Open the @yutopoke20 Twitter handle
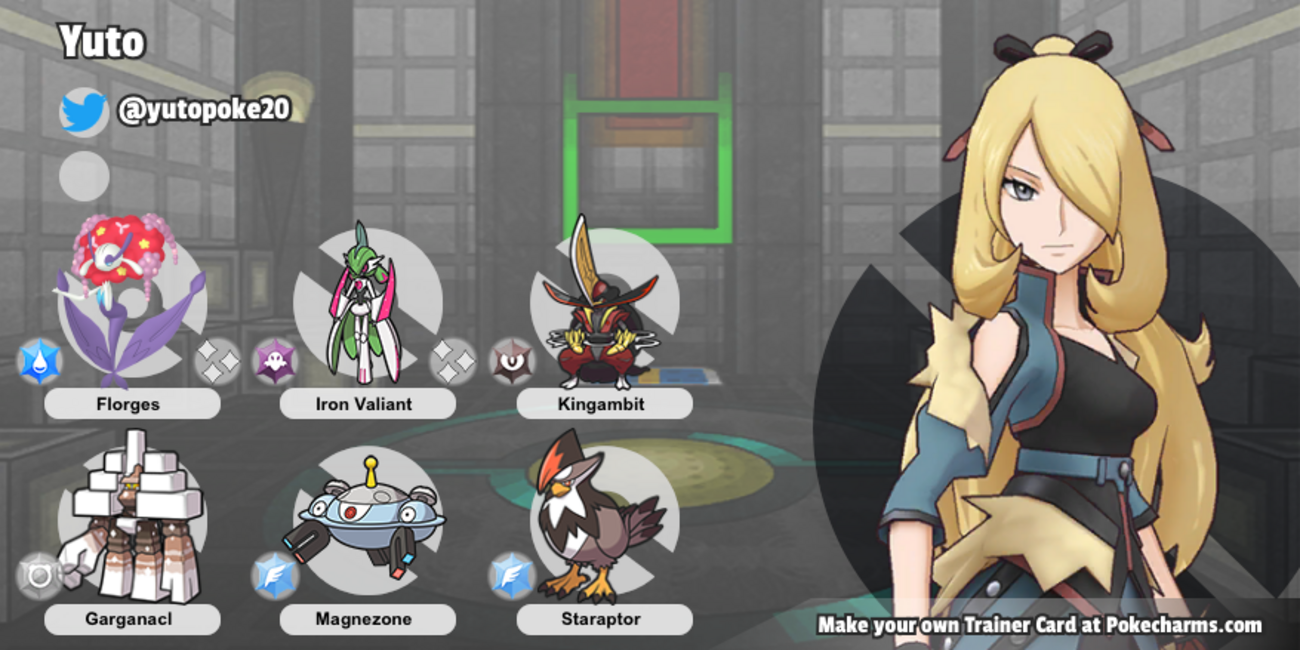 pyautogui.click(x=204, y=110)
